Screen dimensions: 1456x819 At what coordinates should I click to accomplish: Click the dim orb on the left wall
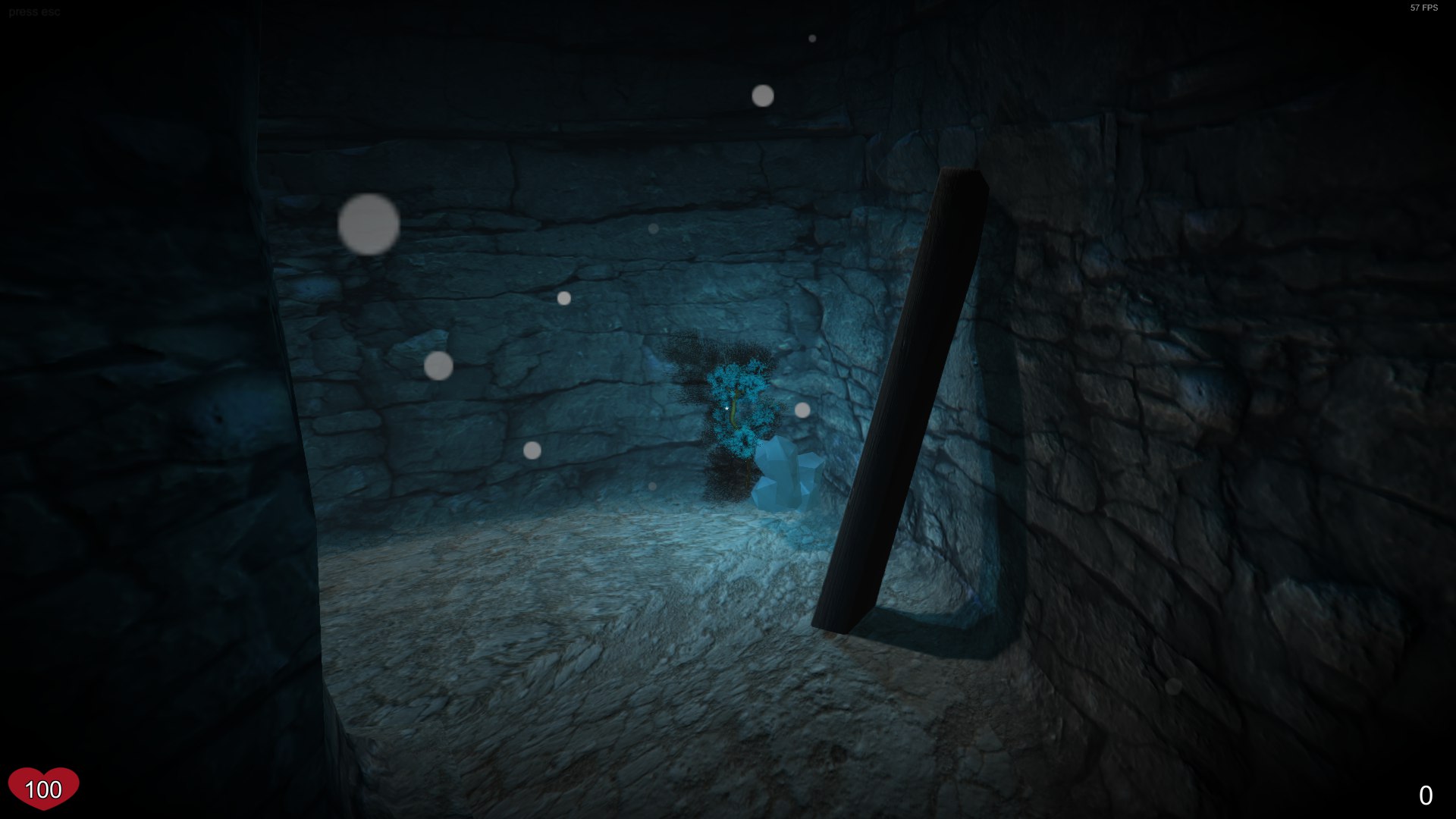[x=438, y=368]
